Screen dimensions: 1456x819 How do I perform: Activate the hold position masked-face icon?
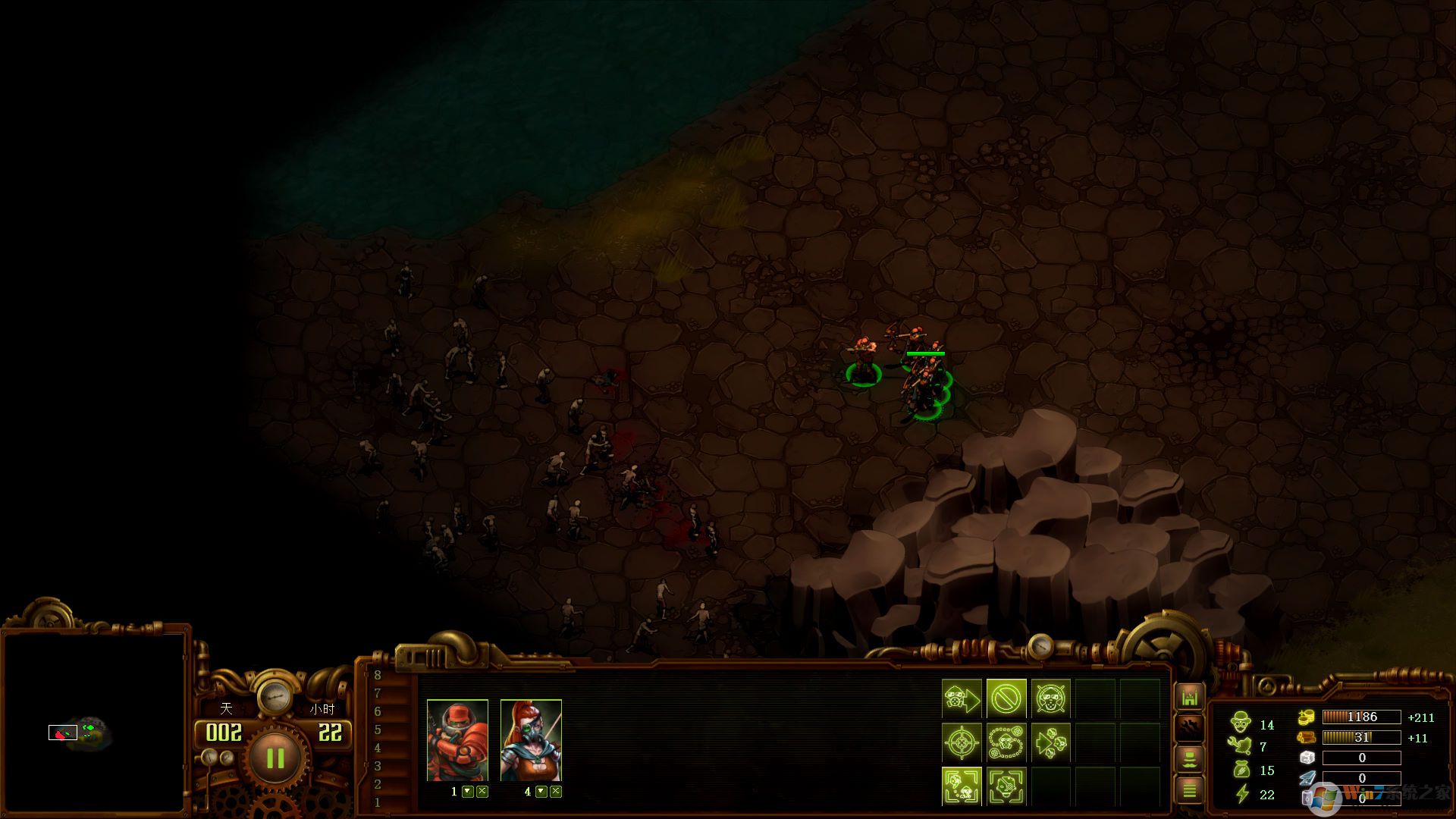tap(1050, 698)
